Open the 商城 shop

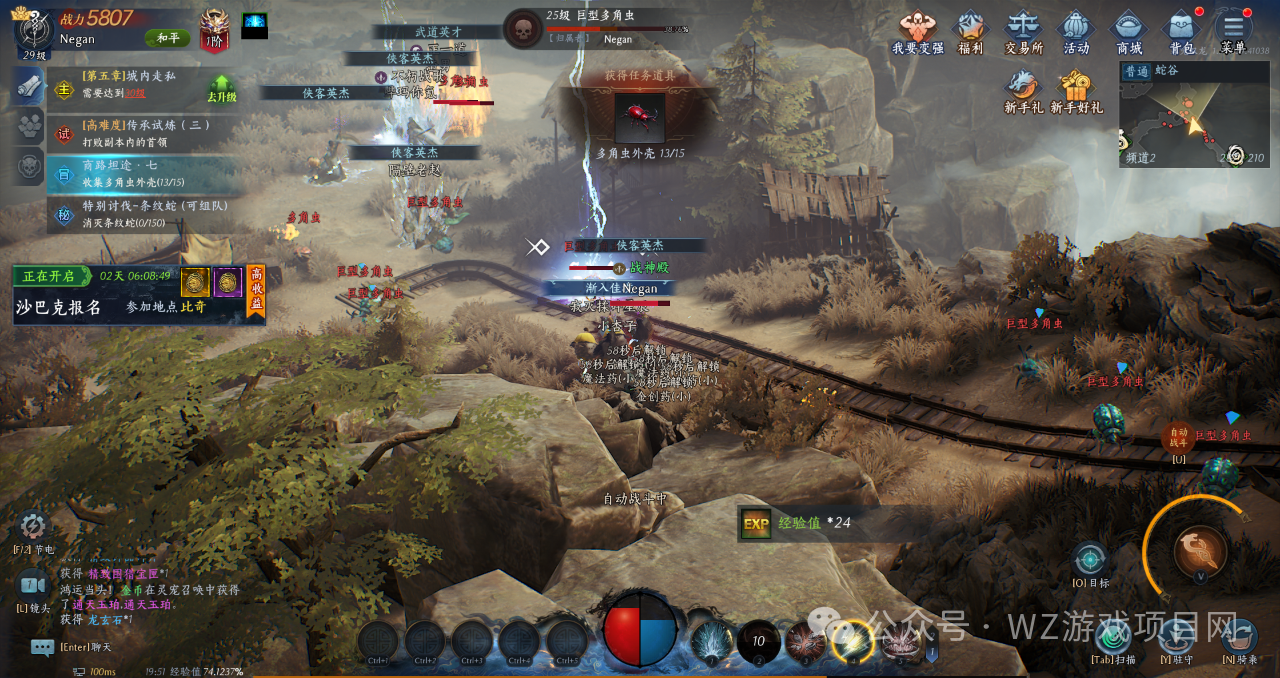coord(1129,30)
